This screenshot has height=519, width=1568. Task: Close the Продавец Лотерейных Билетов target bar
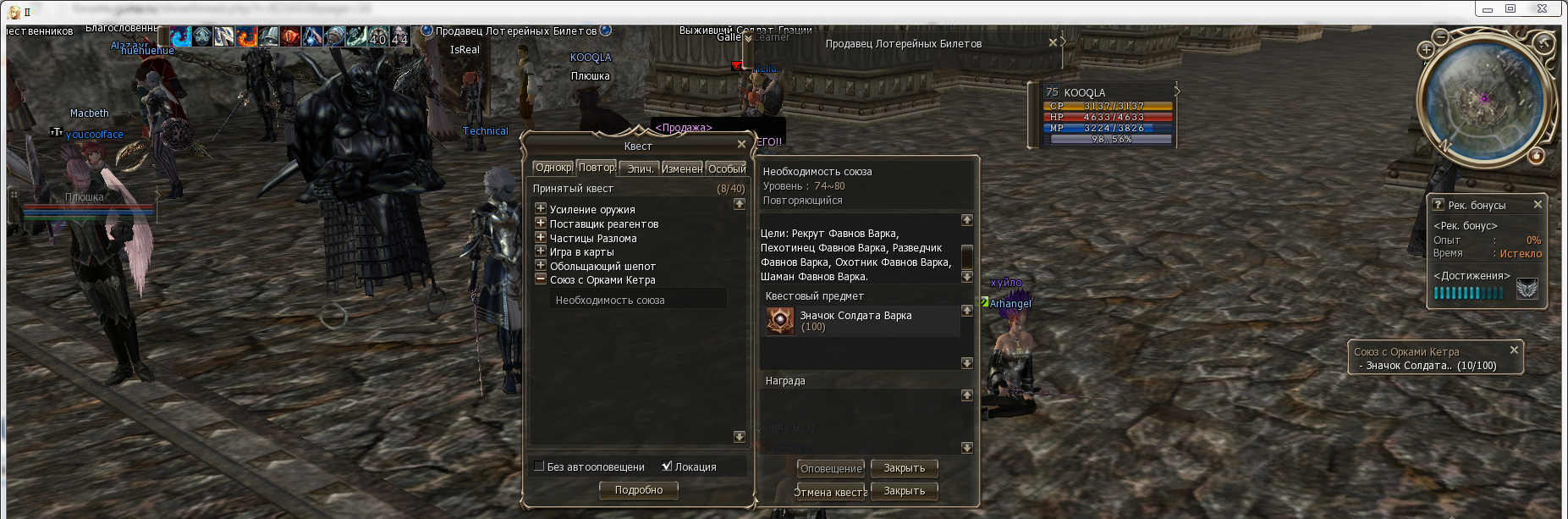click(1053, 42)
